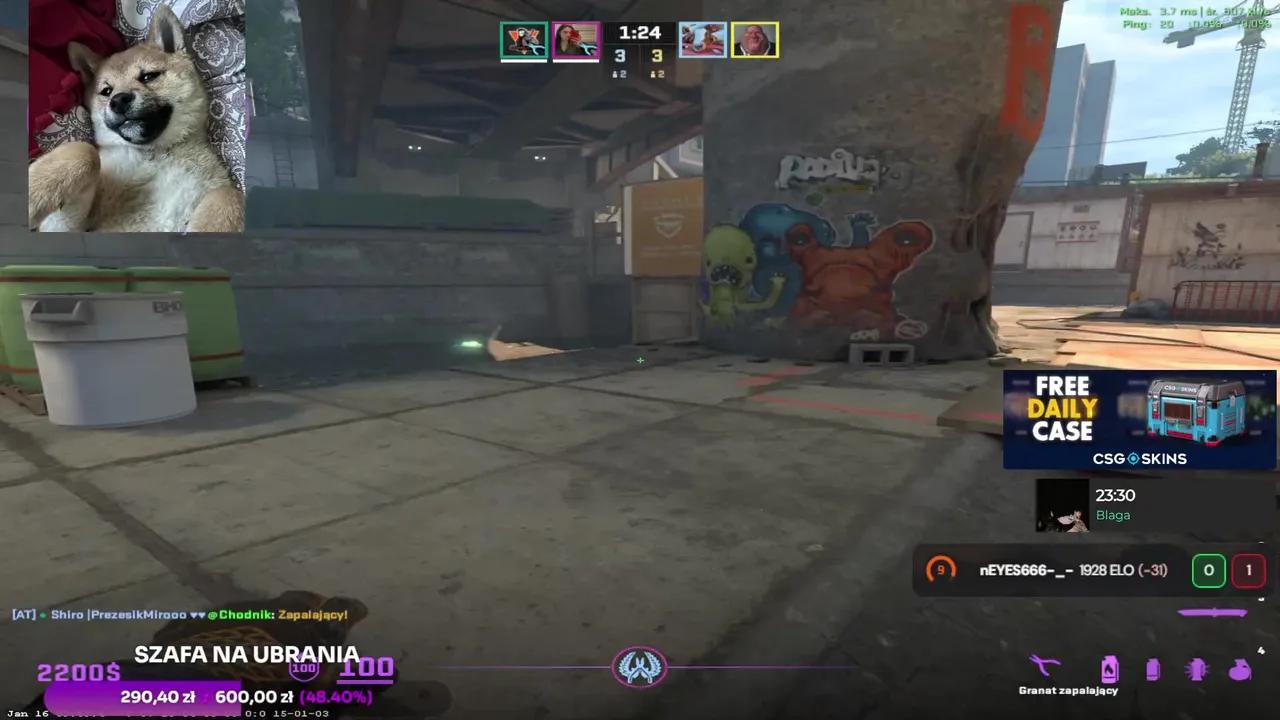Click the green-bordered teammate avatar top left
The height and width of the screenshot is (720, 1280).
click(x=524, y=40)
